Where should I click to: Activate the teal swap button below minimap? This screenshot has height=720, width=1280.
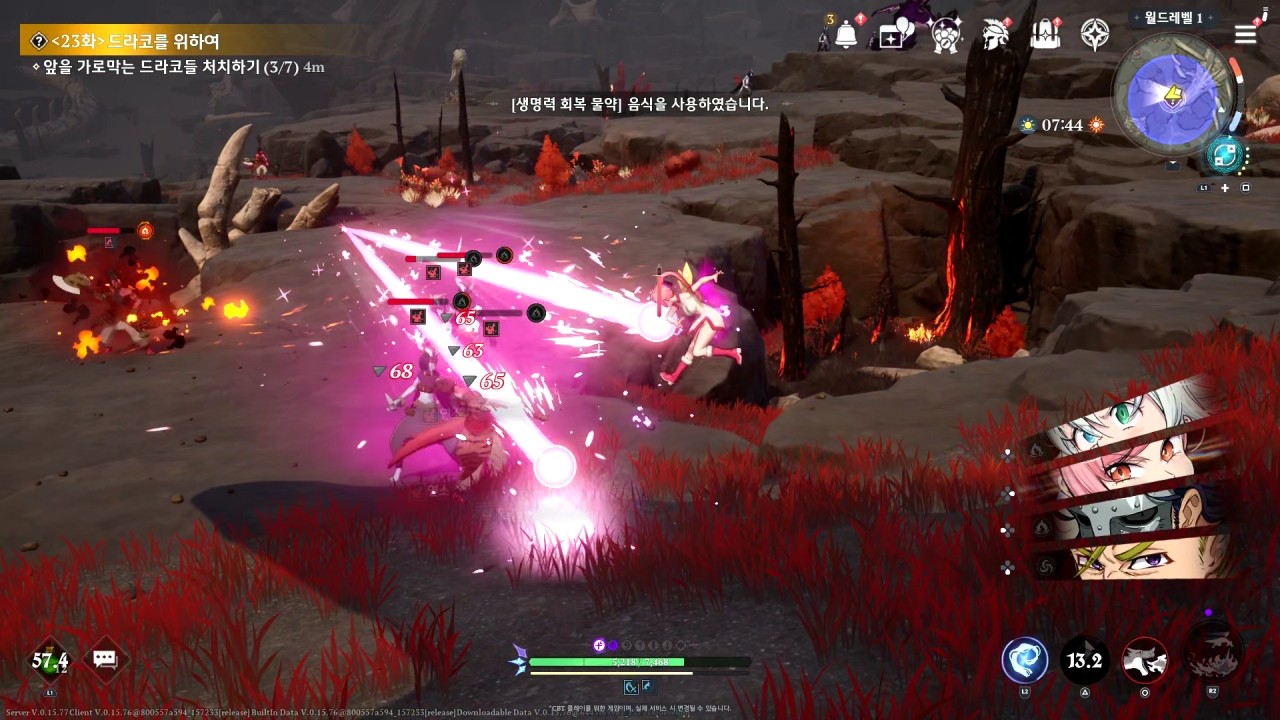pyautogui.click(x=1224, y=155)
